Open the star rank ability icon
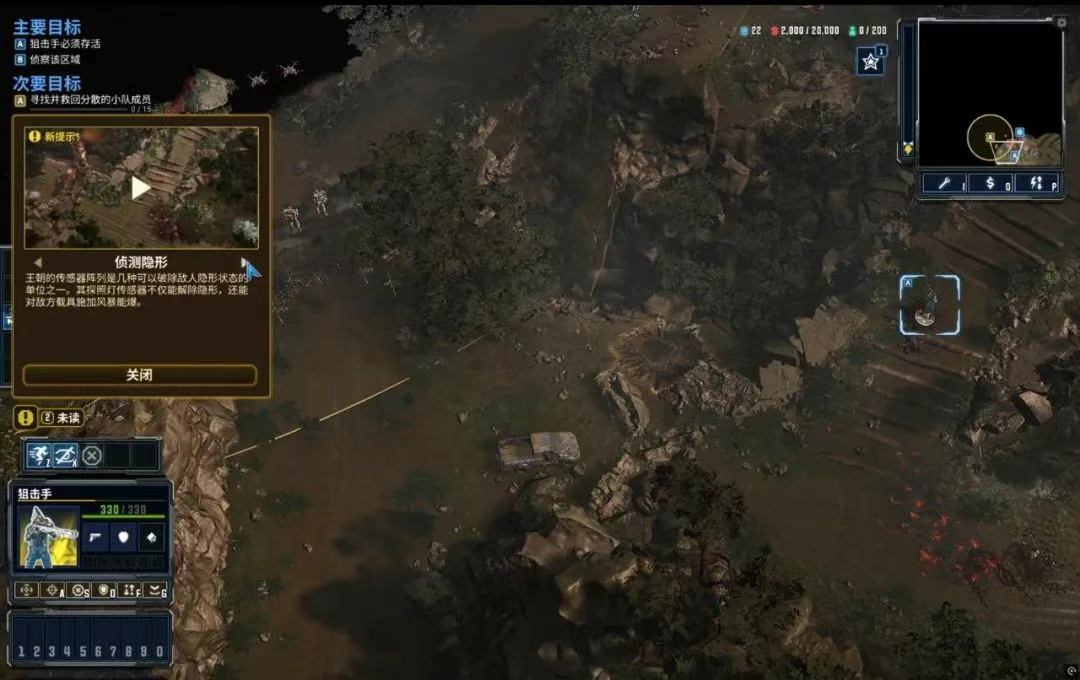 [x=869, y=62]
